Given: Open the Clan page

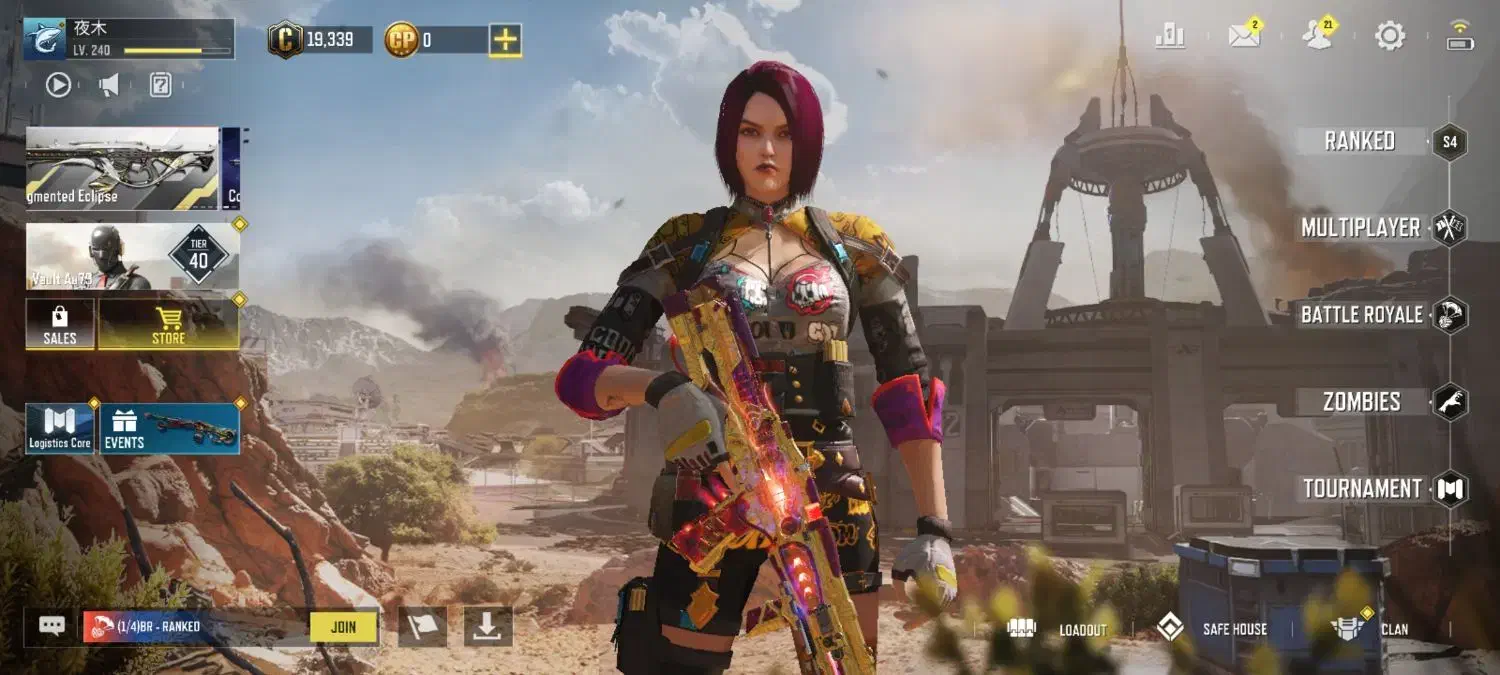Looking at the screenshot, I should (1372, 629).
